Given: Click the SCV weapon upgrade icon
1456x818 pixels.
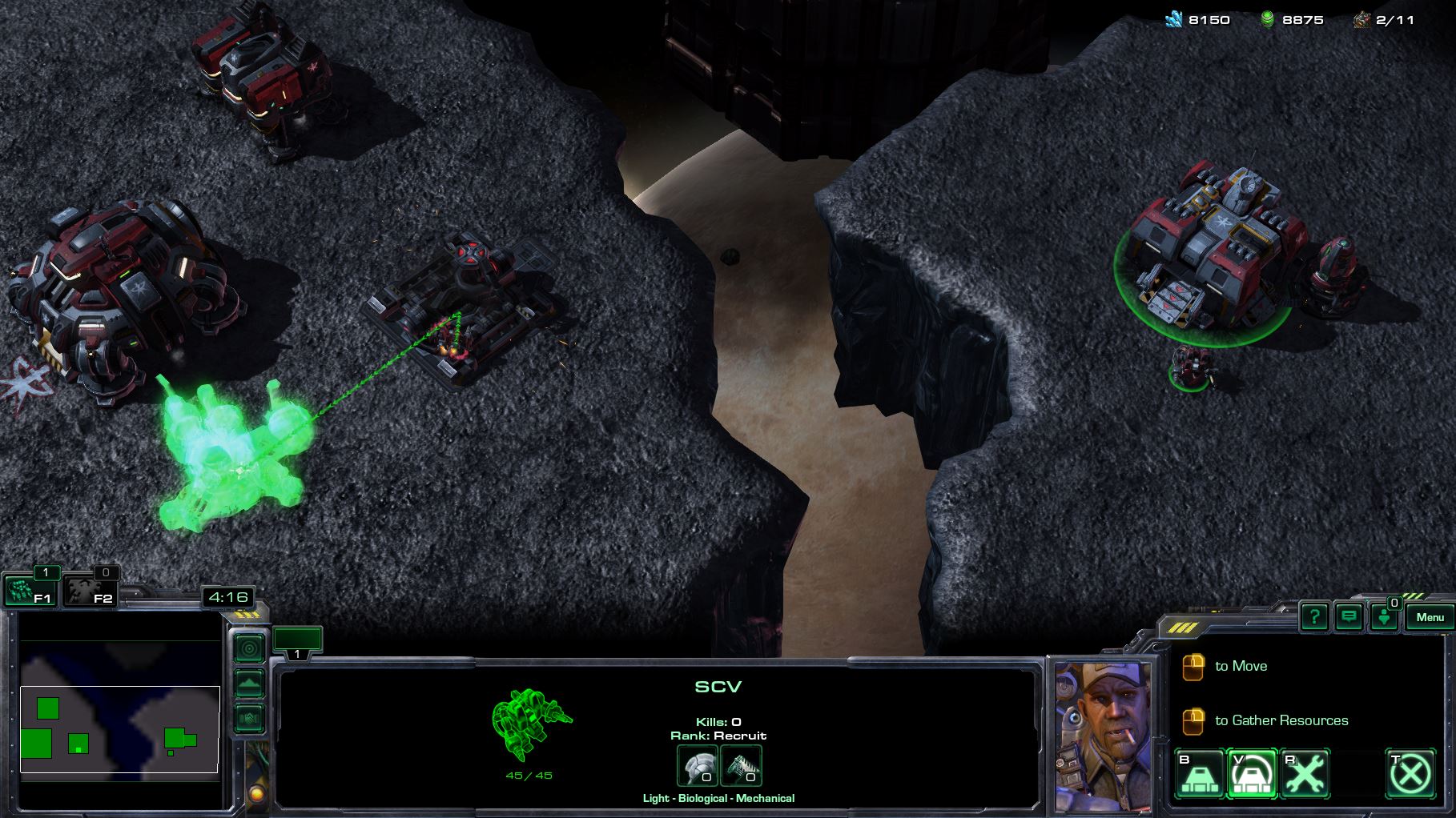Looking at the screenshot, I should coord(741,766).
